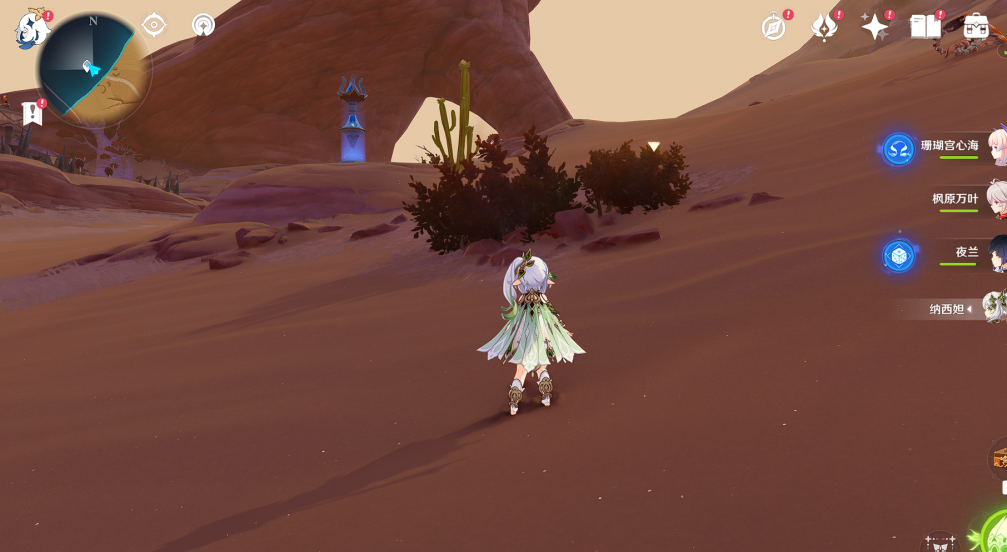Open the four-point star wish icon
The width and height of the screenshot is (1007, 552).
click(x=875, y=27)
